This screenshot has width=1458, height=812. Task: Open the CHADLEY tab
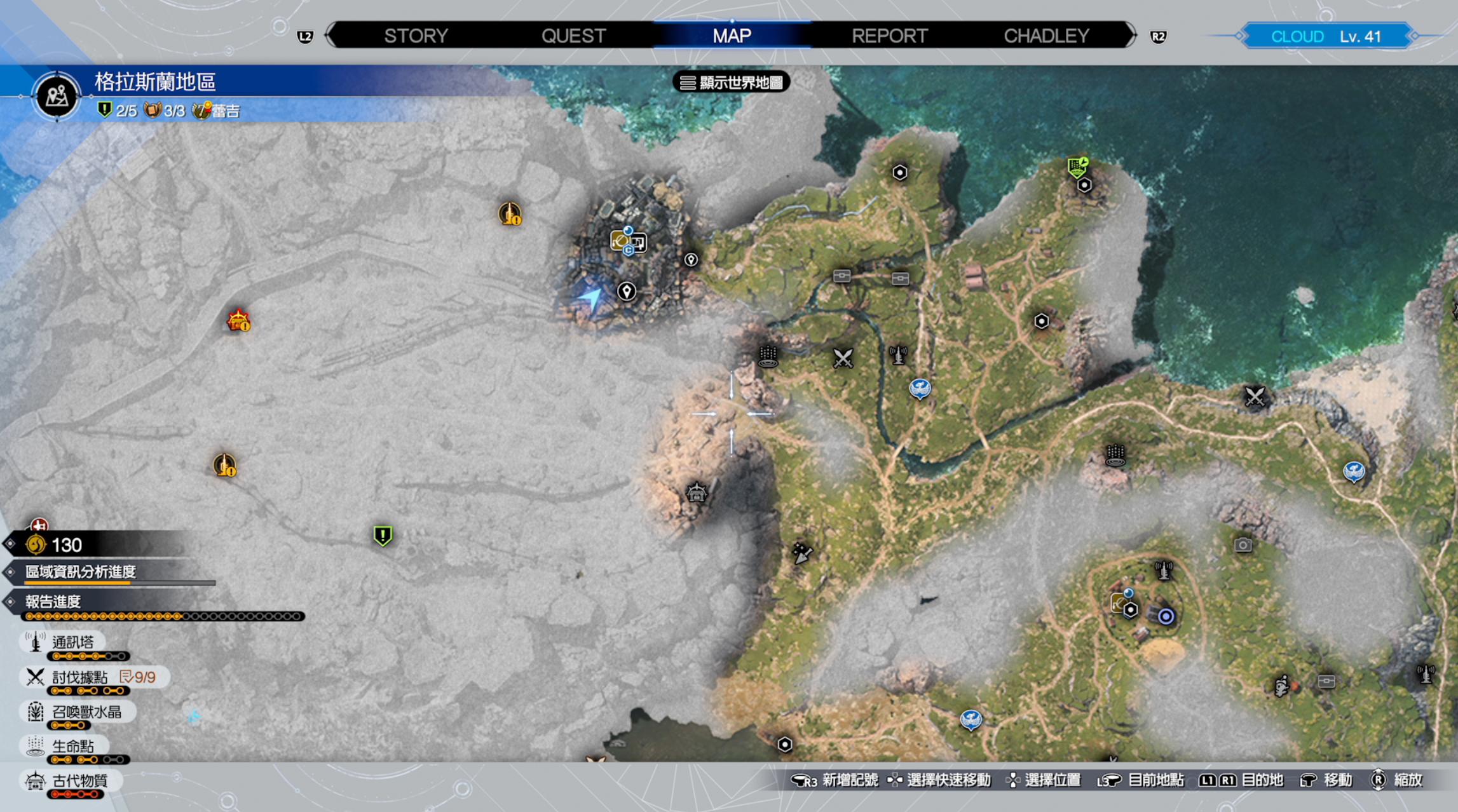point(1046,36)
